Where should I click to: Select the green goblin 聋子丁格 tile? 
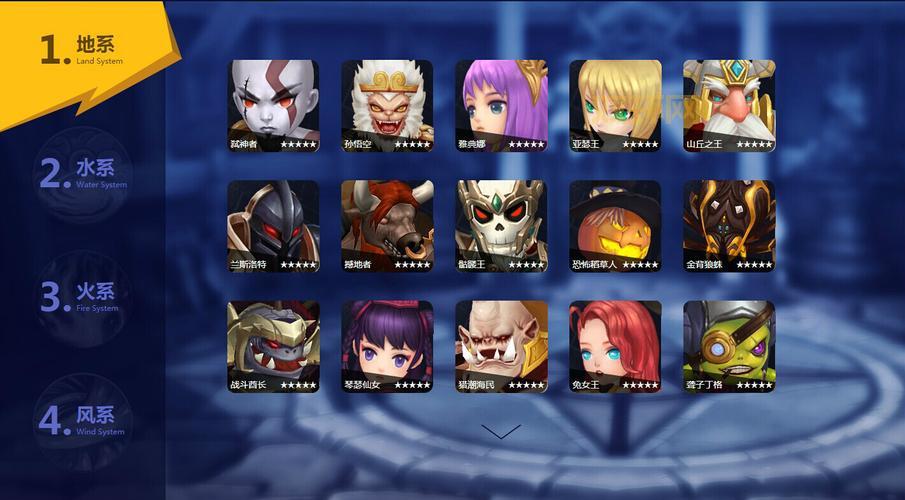[x=729, y=346]
